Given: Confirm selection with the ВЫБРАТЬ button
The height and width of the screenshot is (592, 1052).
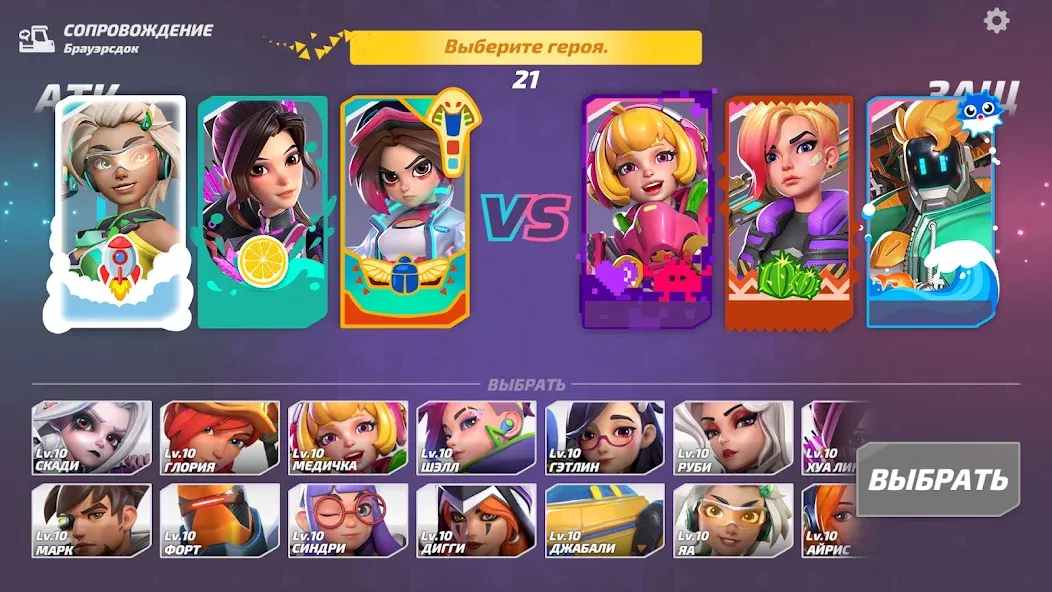Looking at the screenshot, I should 937,478.
